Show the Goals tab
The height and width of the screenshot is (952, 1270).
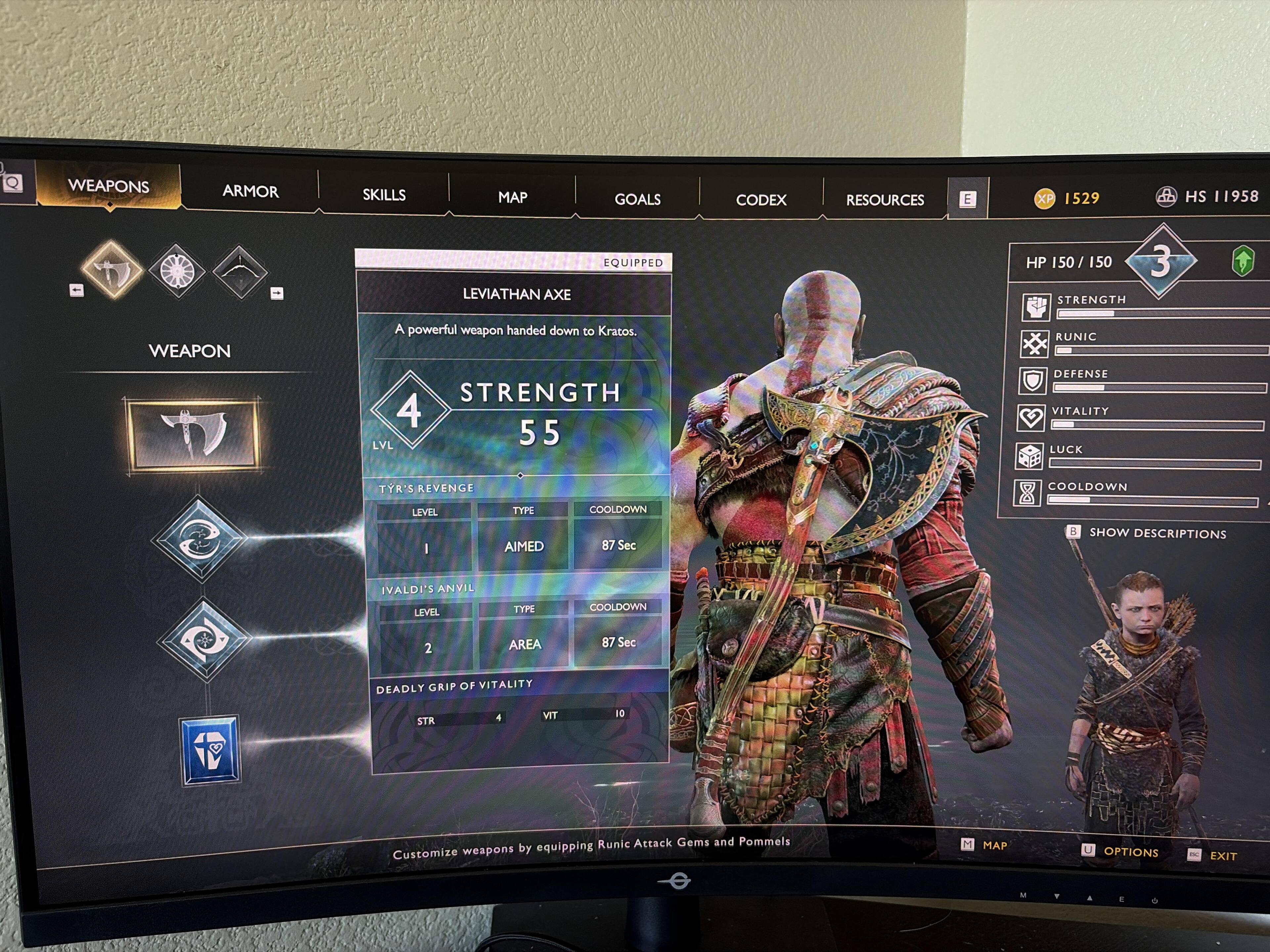pos(637,200)
